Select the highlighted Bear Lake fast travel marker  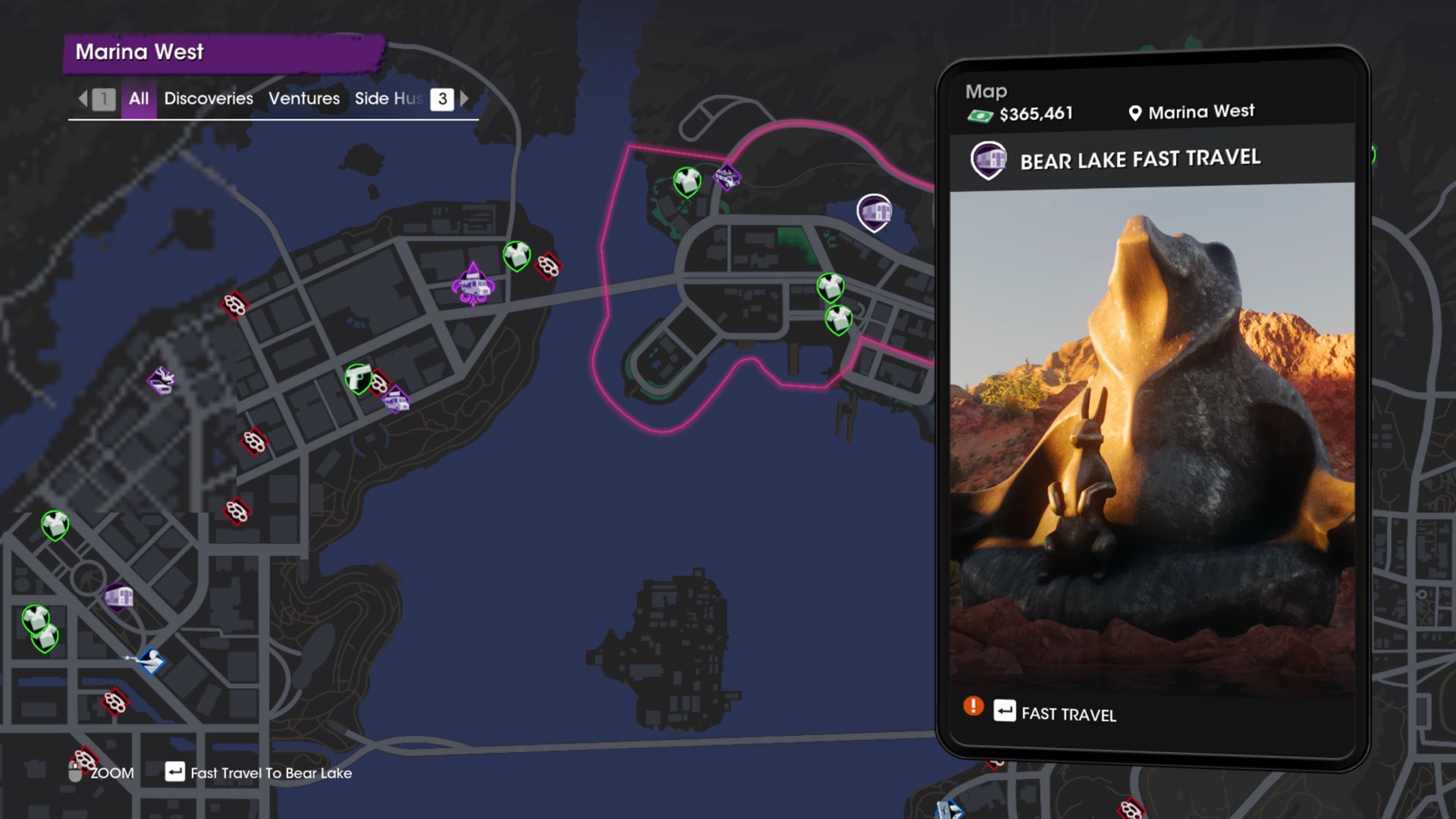point(874,212)
